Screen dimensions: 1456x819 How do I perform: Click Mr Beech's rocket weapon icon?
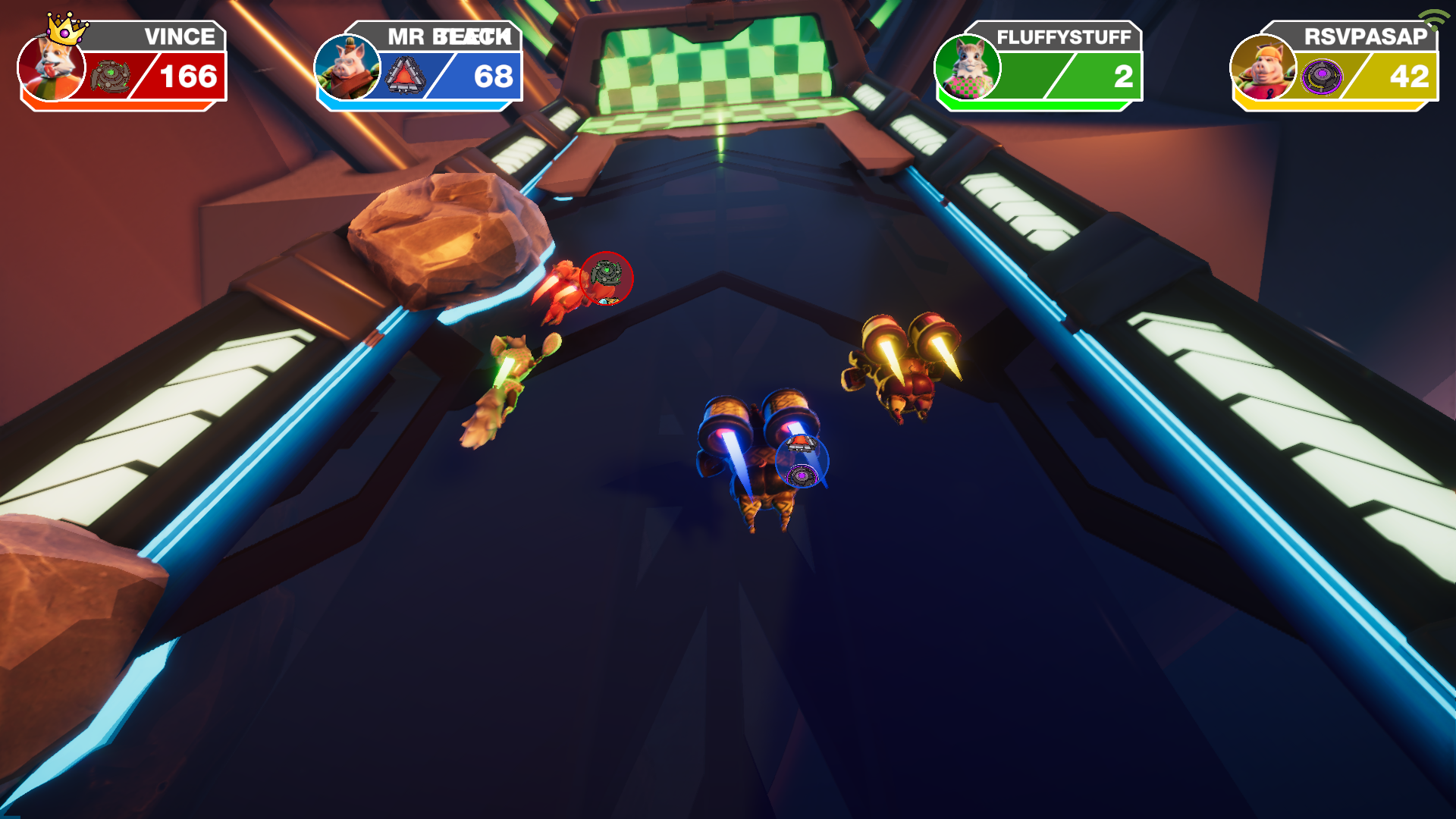click(x=405, y=74)
